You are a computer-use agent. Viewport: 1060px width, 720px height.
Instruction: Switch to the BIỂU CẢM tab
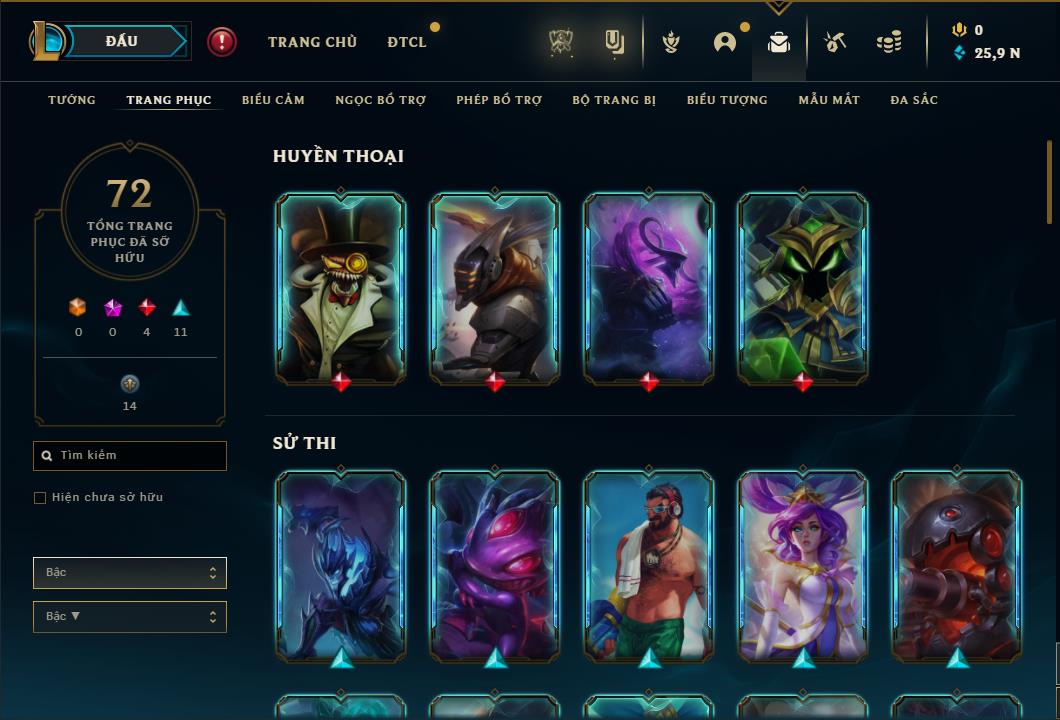click(x=273, y=100)
